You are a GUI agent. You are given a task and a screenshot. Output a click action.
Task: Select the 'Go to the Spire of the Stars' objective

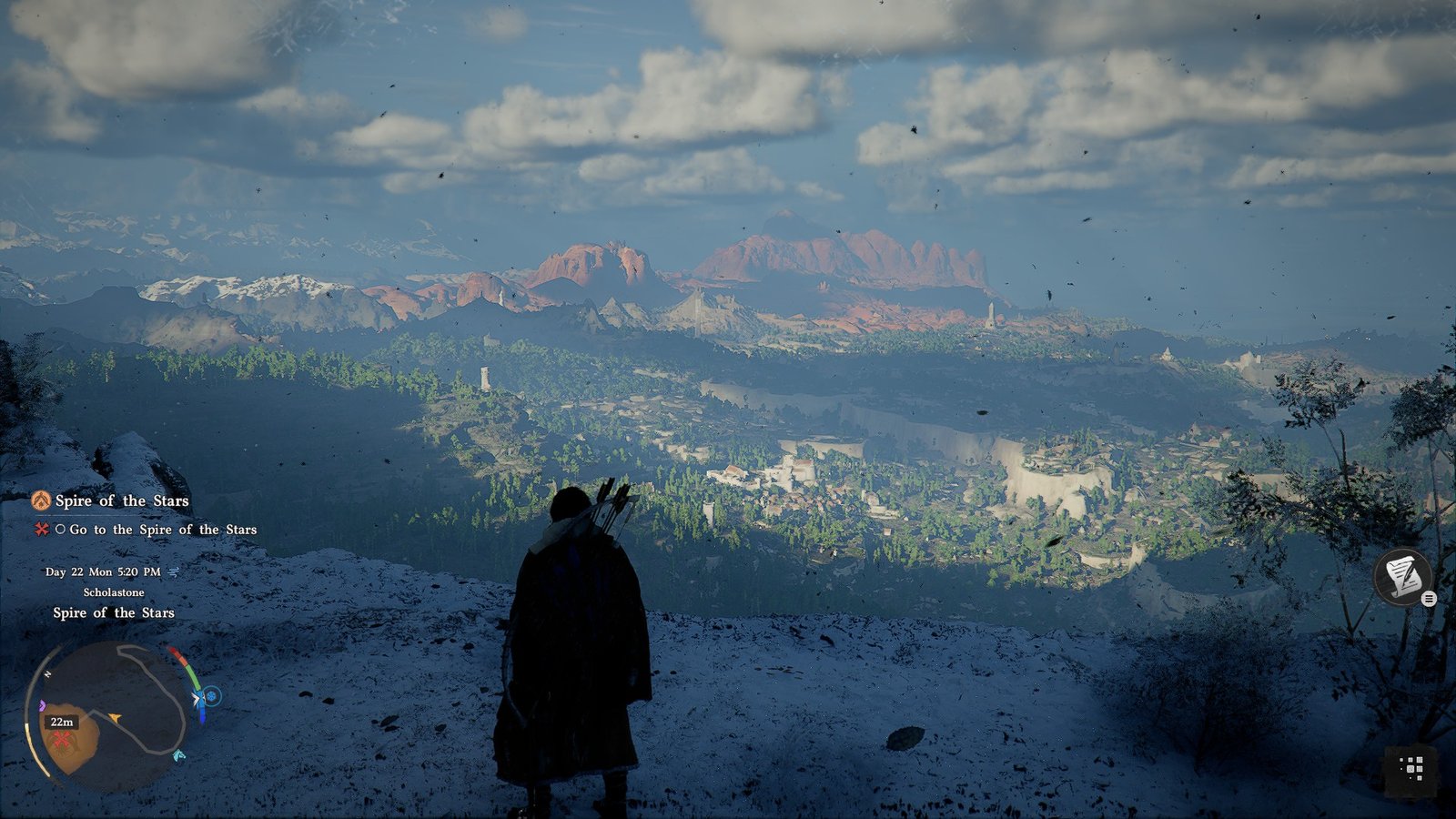[x=162, y=530]
